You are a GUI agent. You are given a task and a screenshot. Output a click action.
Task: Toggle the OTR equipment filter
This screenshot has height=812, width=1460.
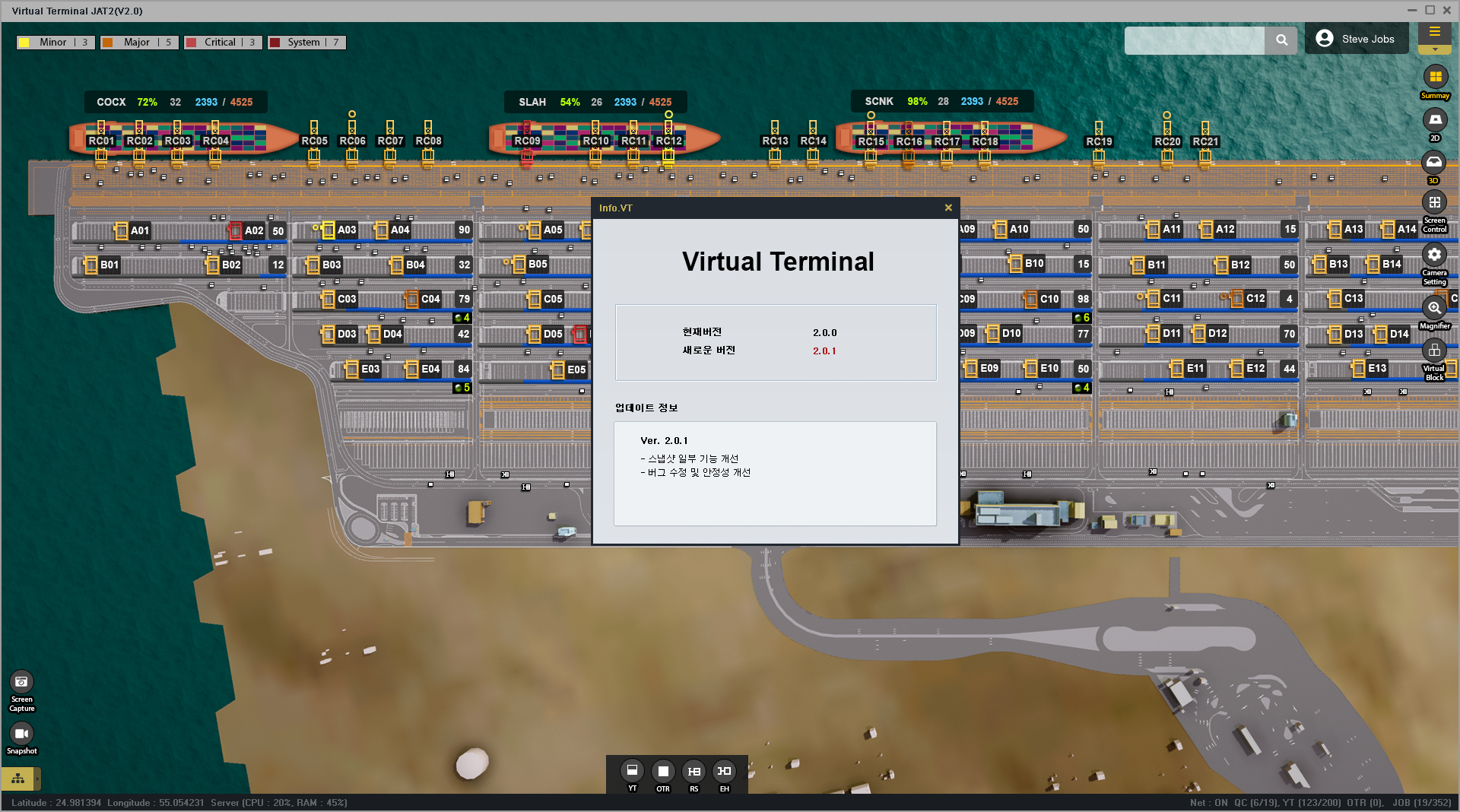pyautogui.click(x=663, y=771)
